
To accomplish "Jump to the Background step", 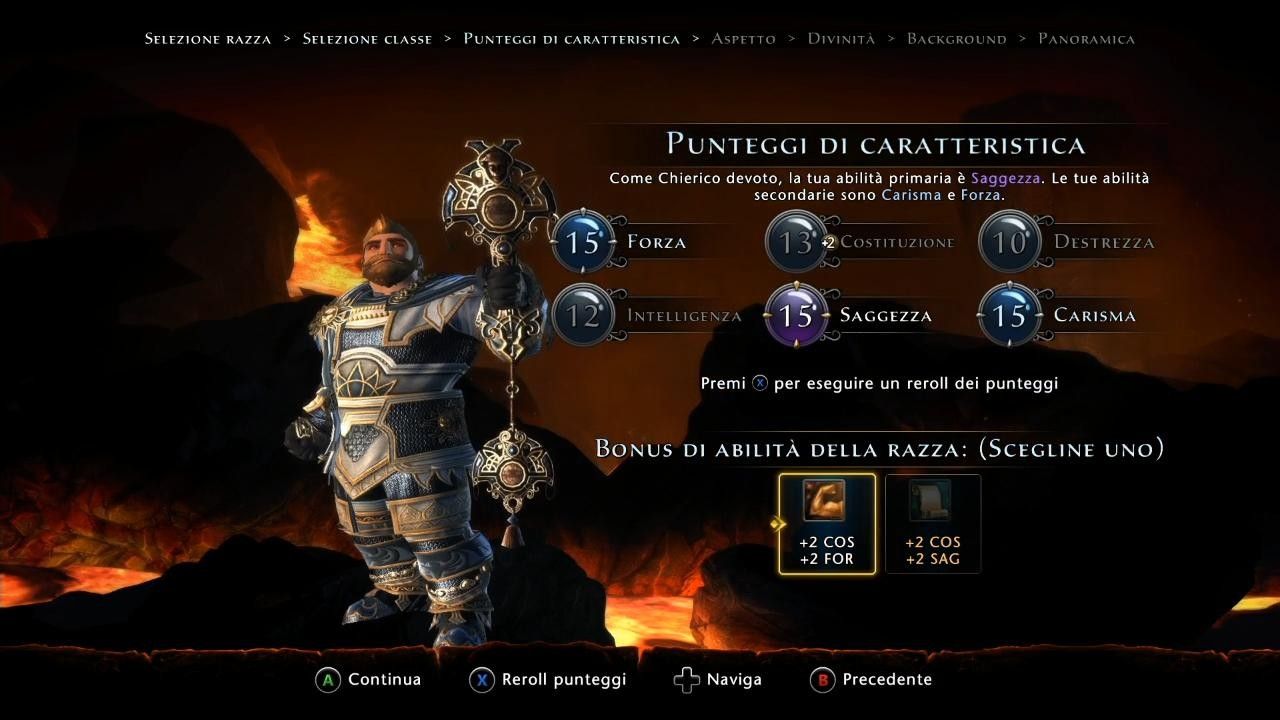I will pos(956,39).
